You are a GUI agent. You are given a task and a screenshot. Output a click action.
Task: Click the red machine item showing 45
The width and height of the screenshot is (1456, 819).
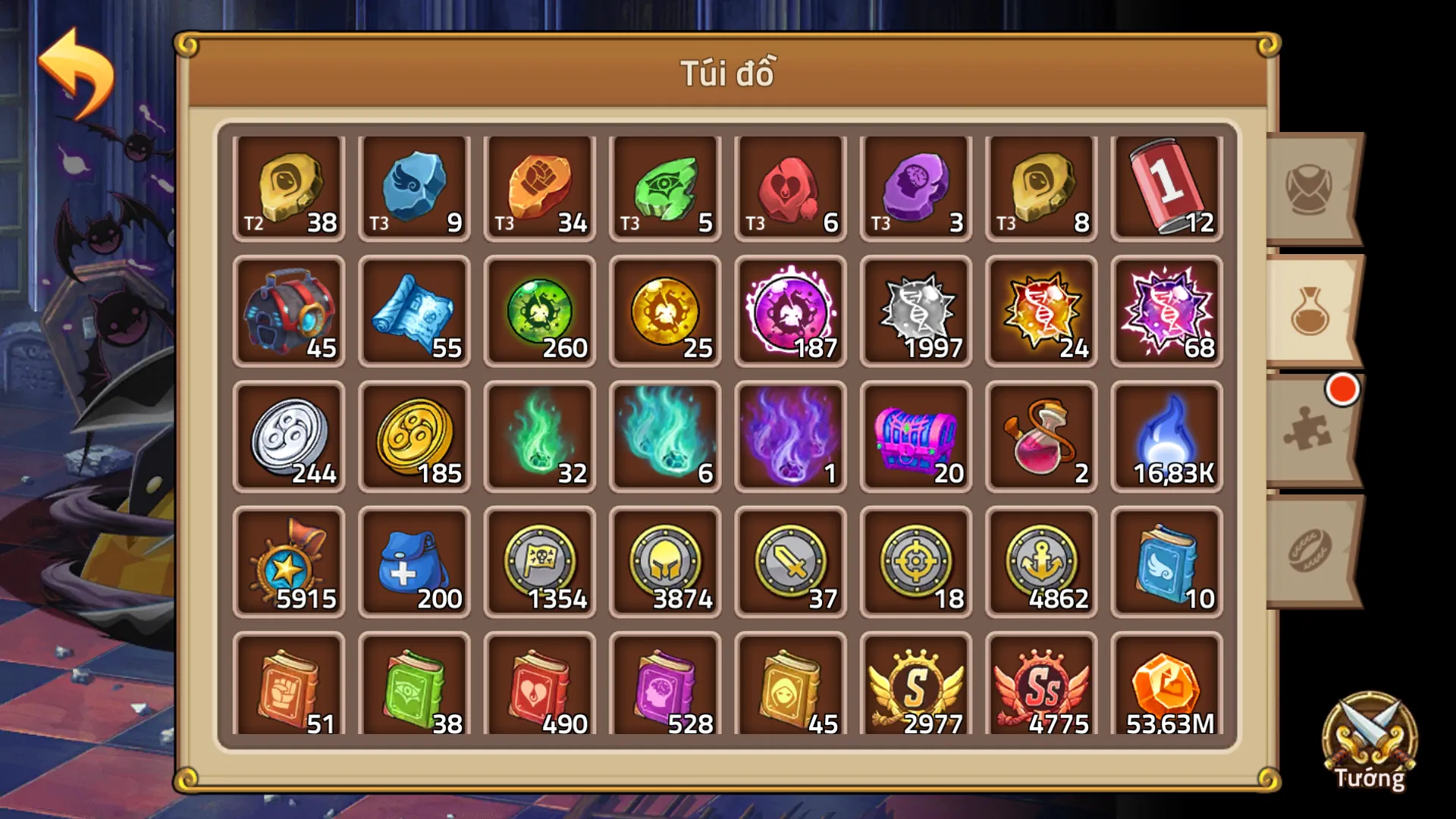(289, 312)
